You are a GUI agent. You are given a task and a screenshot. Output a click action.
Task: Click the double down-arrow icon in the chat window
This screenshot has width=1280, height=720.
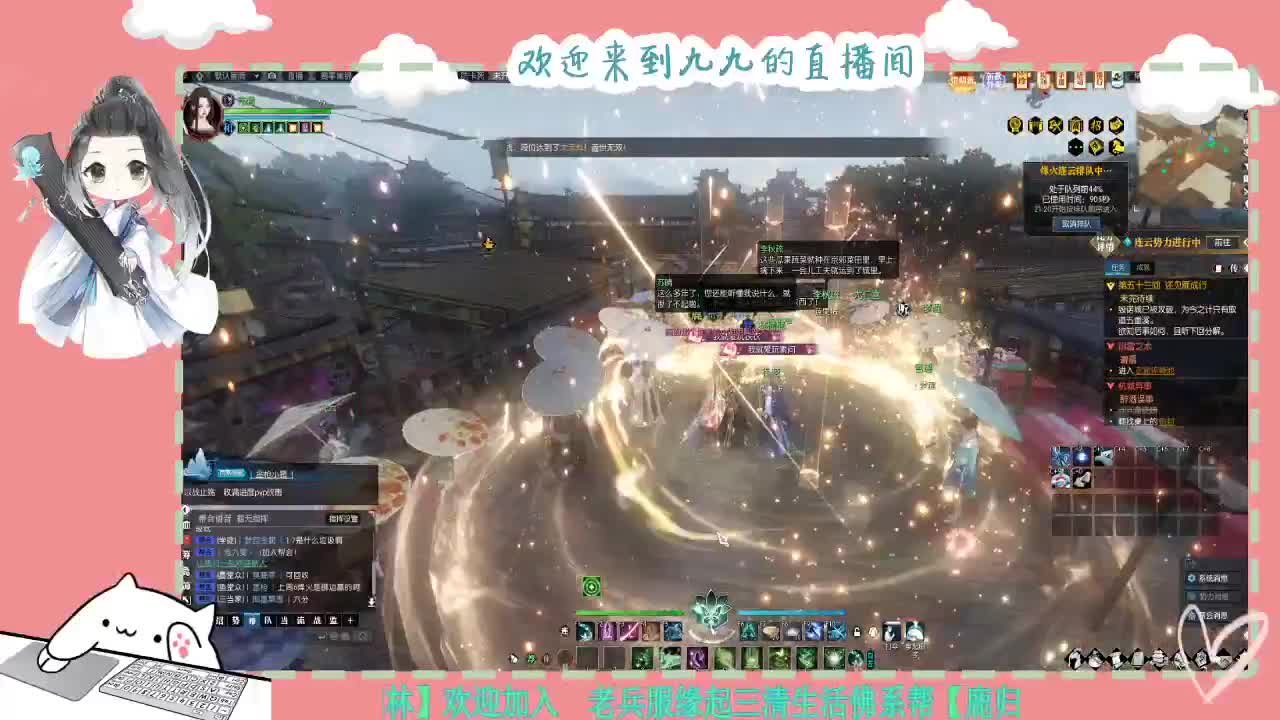(x=372, y=601)
